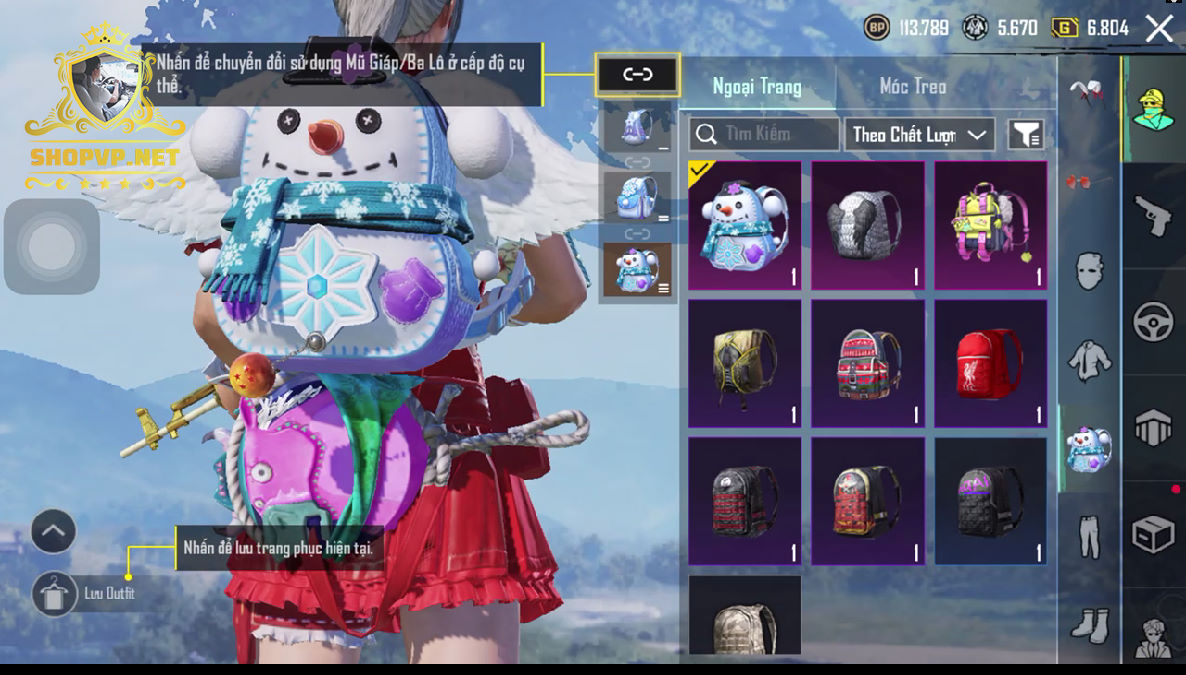The image size is (1186, 675).
Task: Show the face mask category
Action: click(1089, 270)
